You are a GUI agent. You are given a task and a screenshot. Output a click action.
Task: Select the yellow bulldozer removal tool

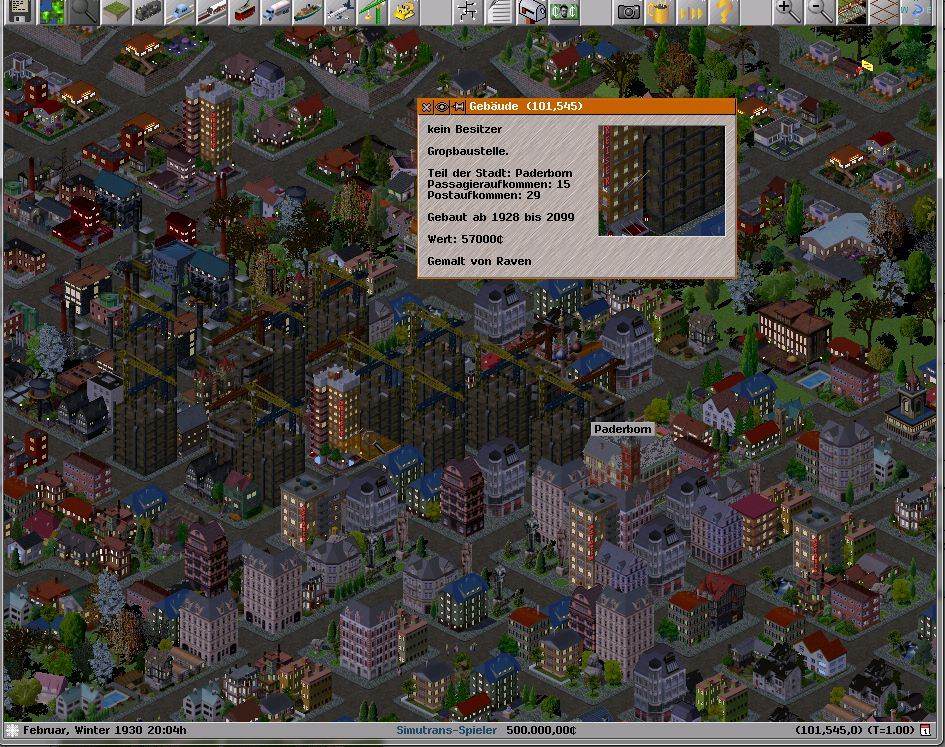click(404, 11)
